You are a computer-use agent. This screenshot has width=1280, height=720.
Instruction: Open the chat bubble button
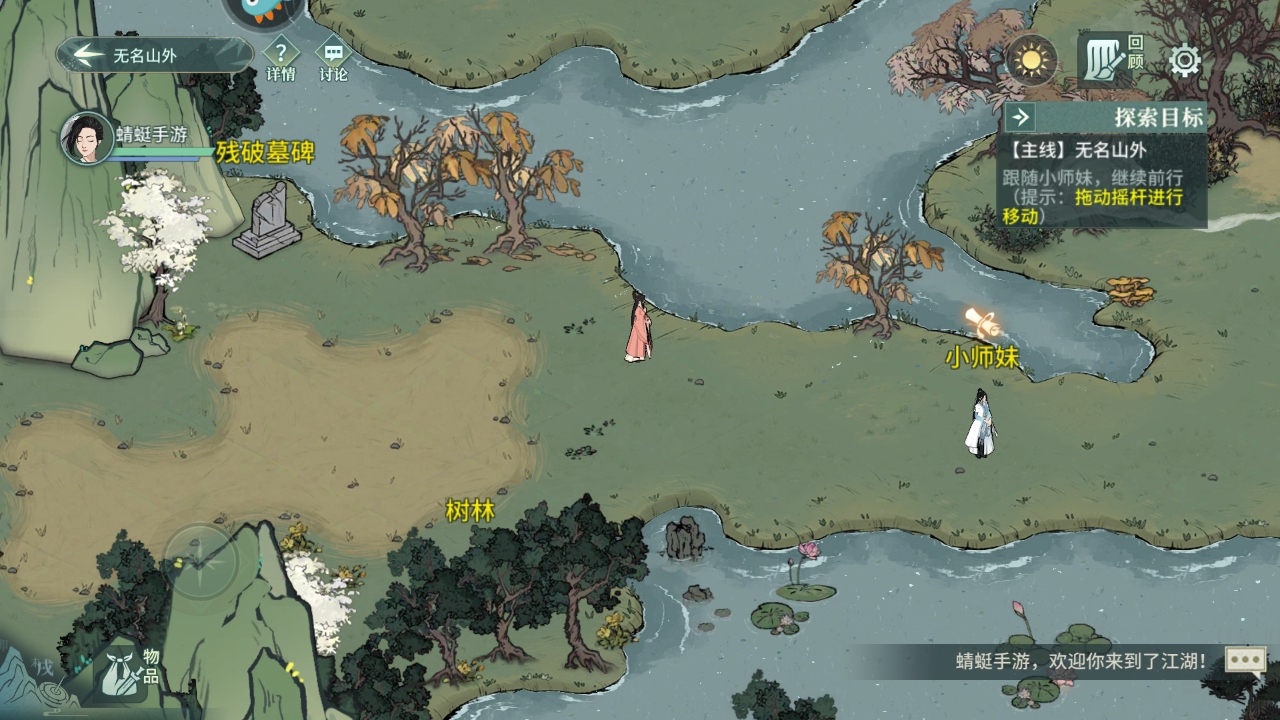[x=1245, y=660]
